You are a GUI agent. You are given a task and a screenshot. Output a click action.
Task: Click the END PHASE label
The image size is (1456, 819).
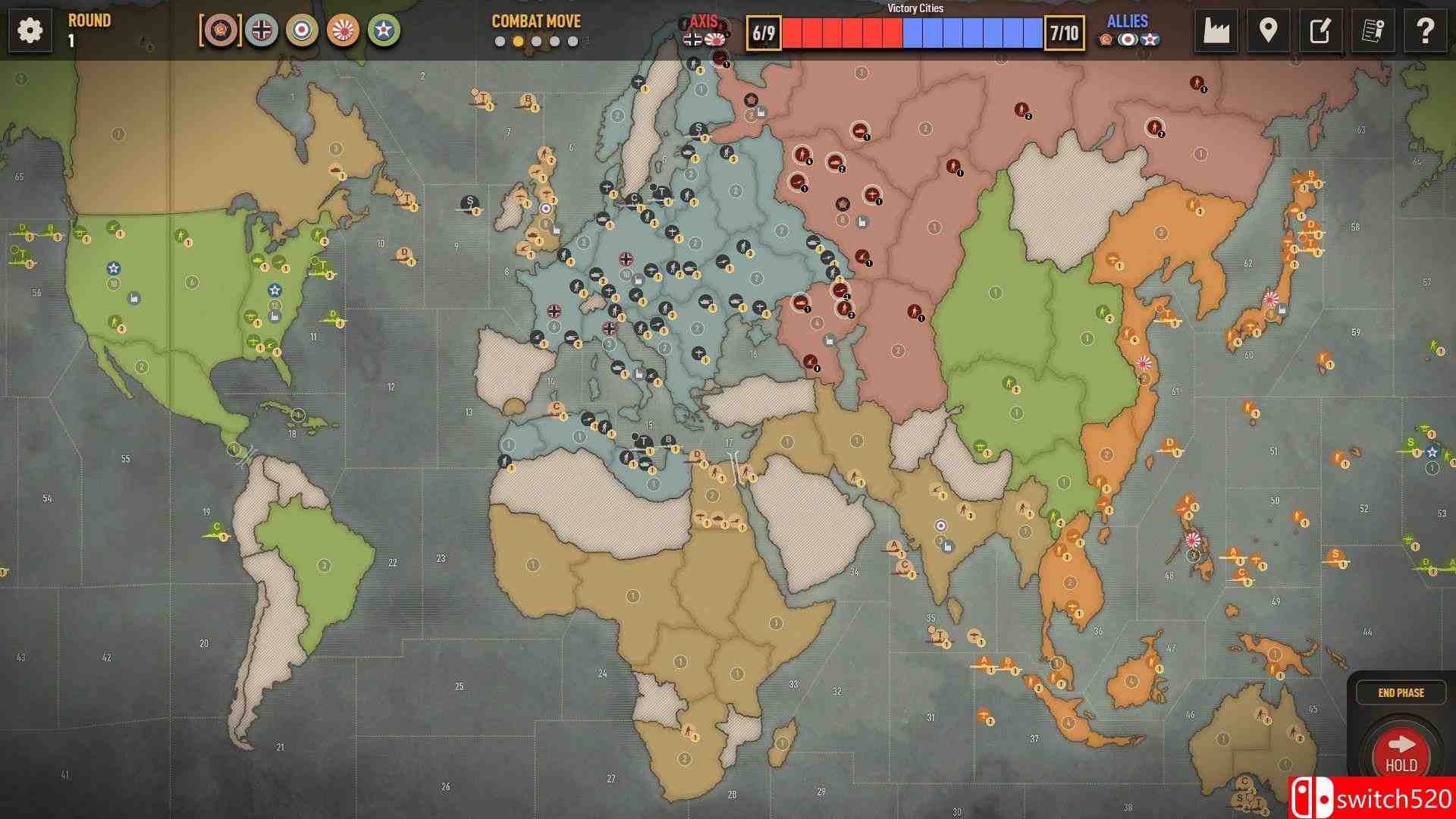[1402, 692]
